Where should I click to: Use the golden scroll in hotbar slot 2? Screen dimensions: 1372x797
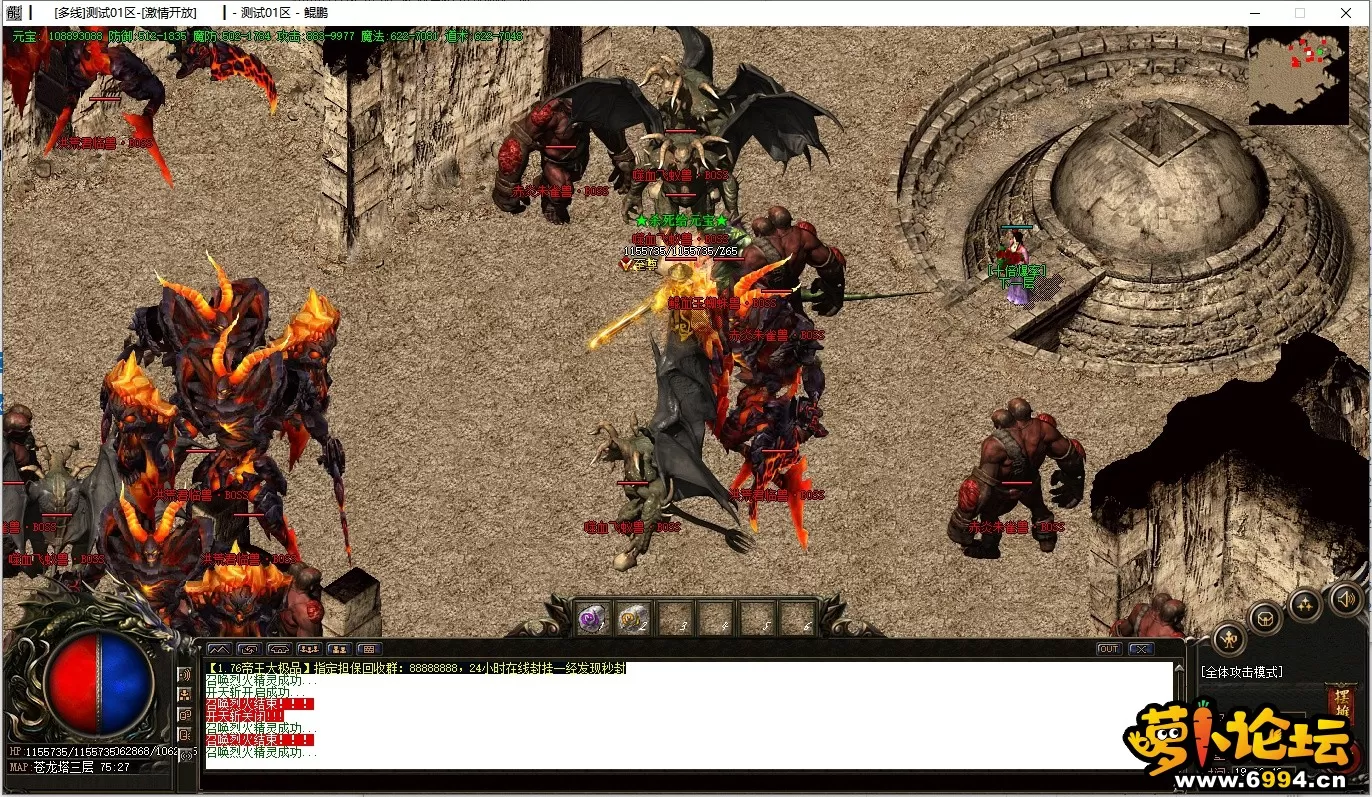(634, 618)
